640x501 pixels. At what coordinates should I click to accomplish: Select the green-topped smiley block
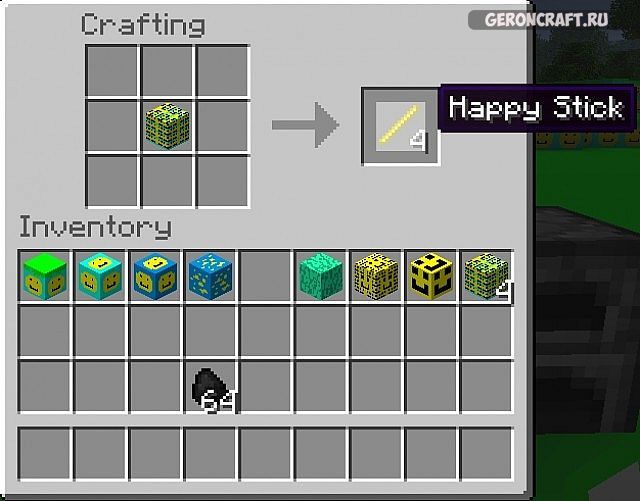[45, 277]
